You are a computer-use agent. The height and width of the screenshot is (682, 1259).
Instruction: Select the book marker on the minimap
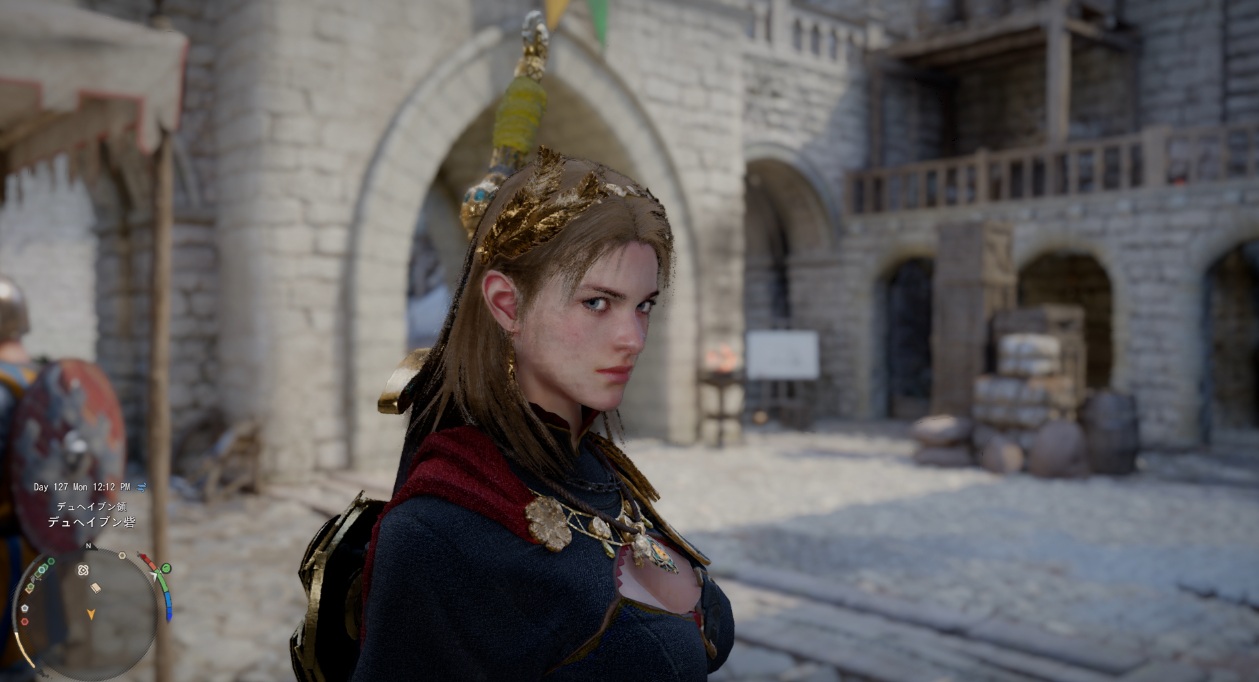96,588
